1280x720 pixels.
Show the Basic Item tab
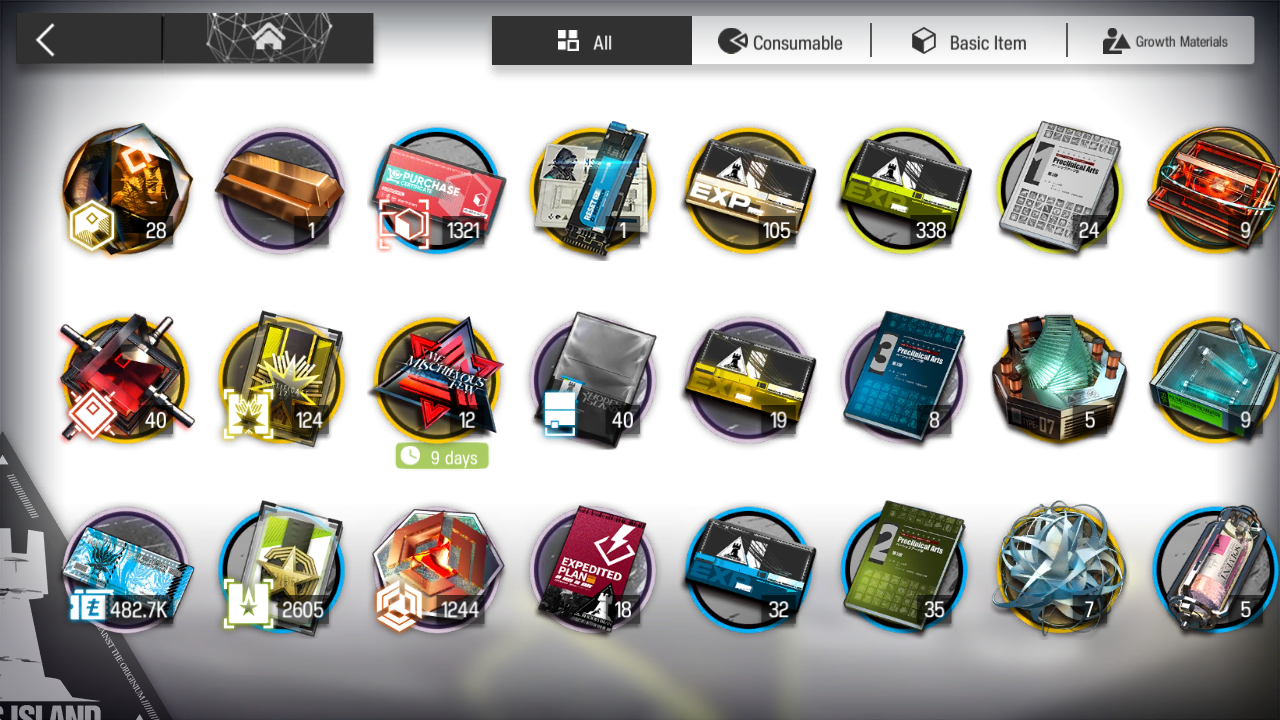tap(968, 42)
